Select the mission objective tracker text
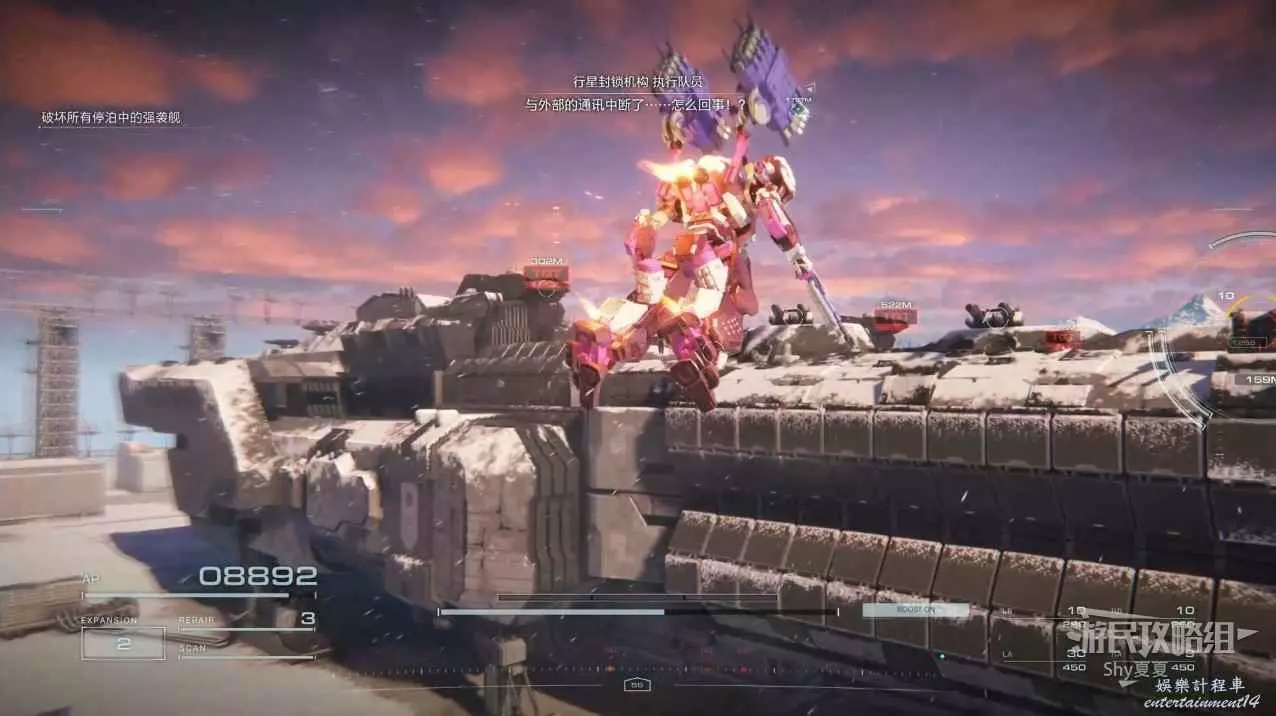The width and height of the screenshot is (1276, 716). (111, 118)
